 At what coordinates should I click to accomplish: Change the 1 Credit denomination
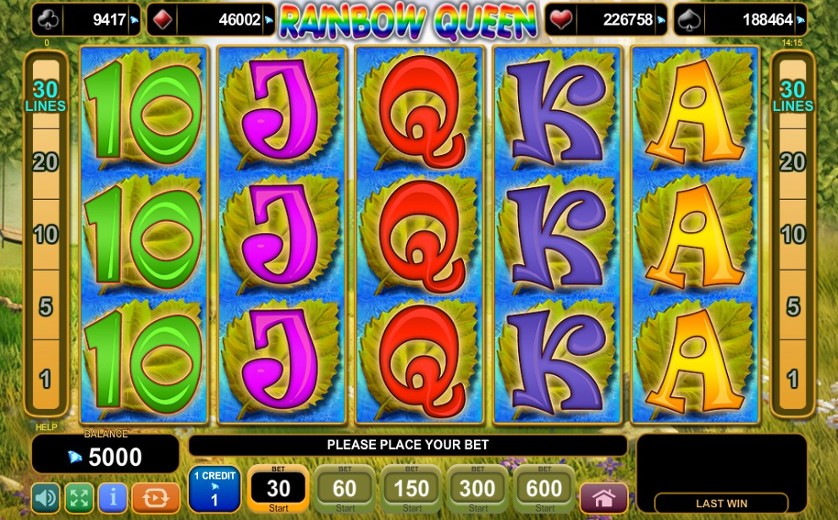coord(214,489)
